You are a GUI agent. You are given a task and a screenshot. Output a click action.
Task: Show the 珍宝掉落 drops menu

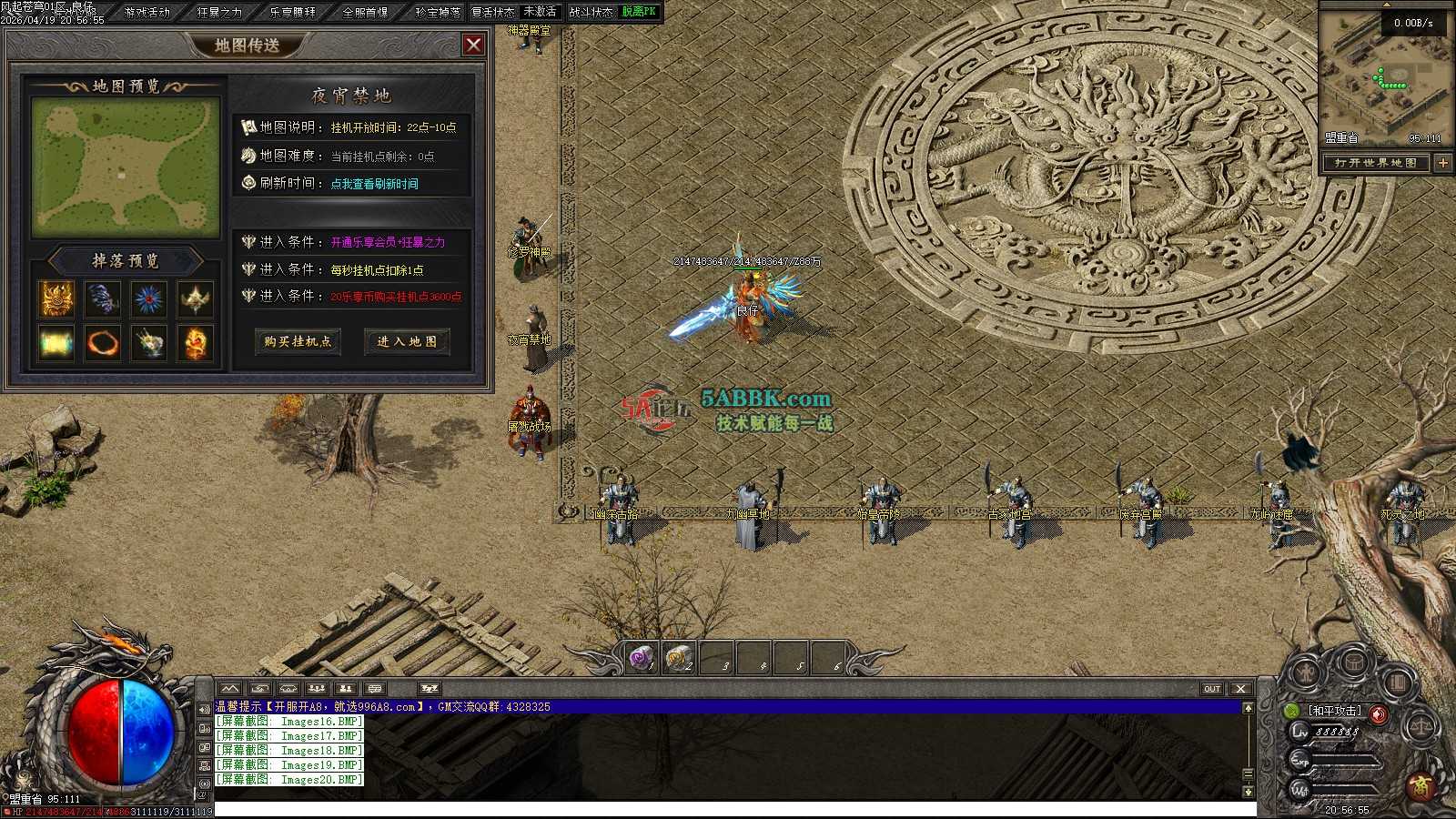point(438,12)
